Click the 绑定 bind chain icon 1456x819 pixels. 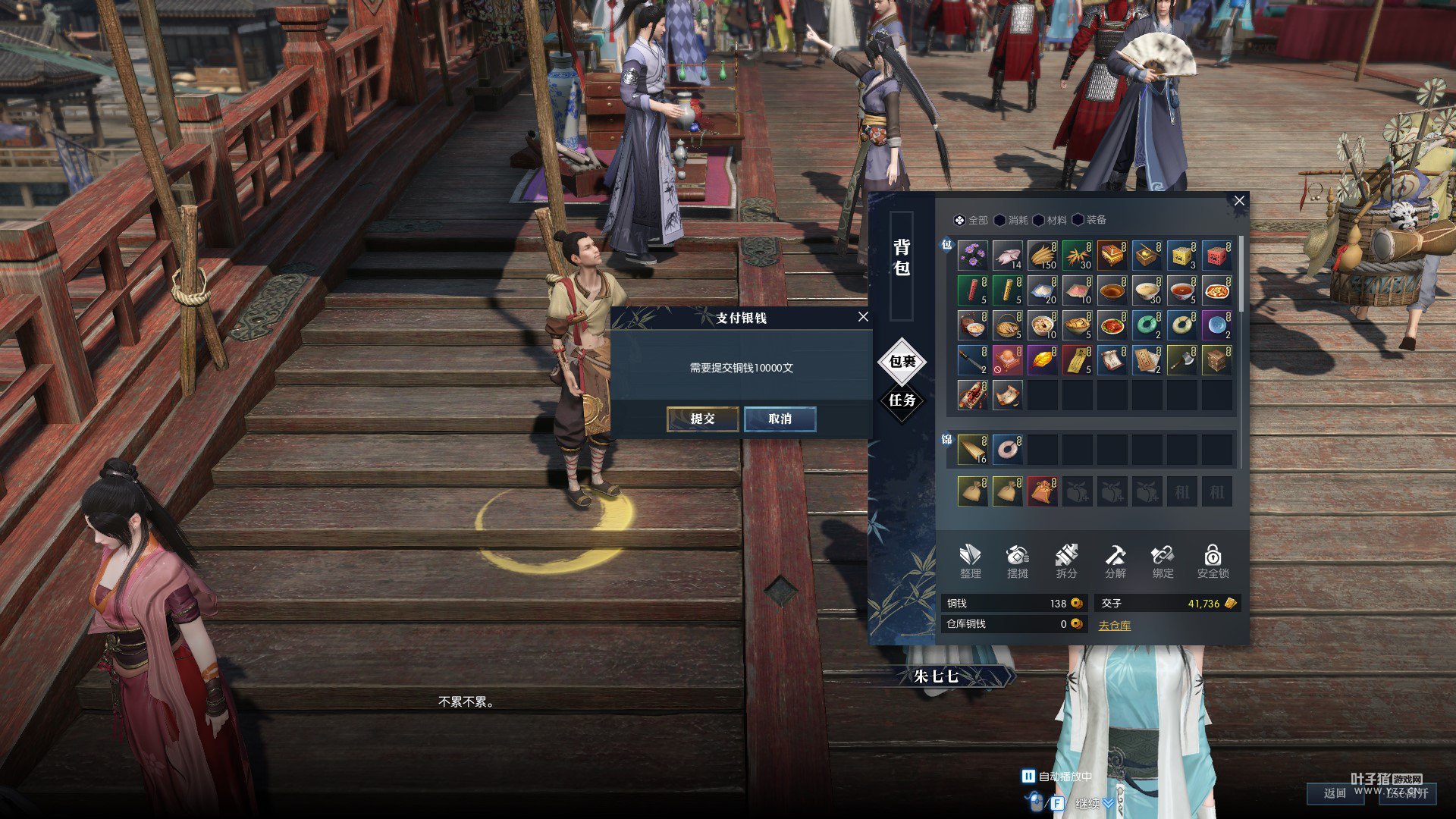1163,561
